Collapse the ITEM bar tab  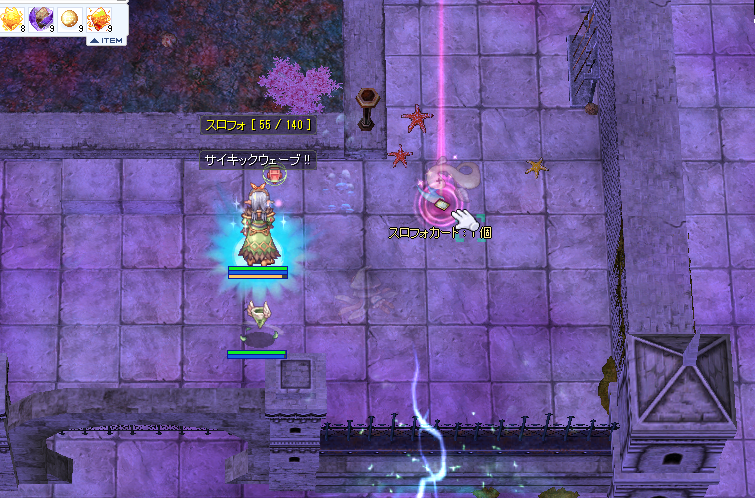coord(106,41)
